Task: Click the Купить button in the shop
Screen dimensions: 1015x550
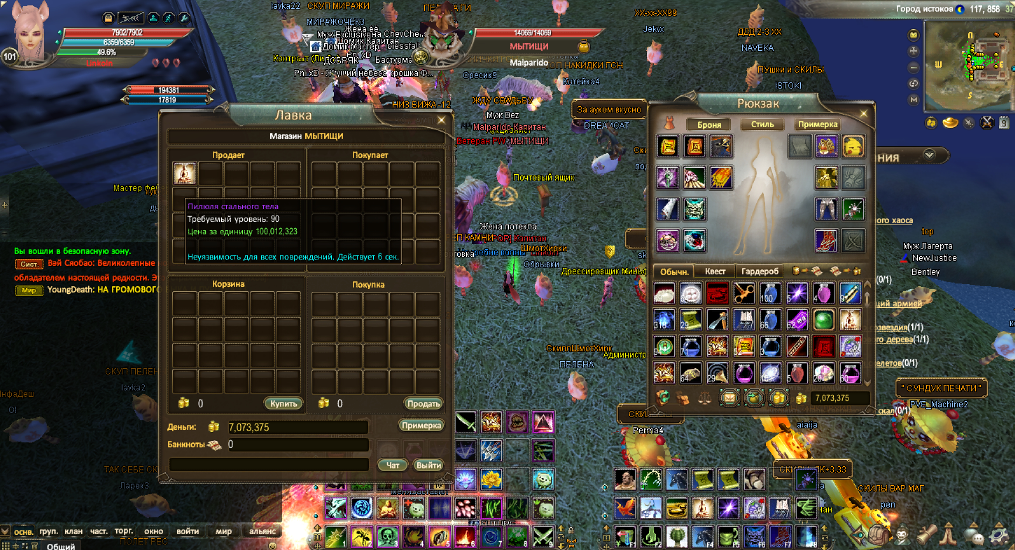Action: pos(283,403)
